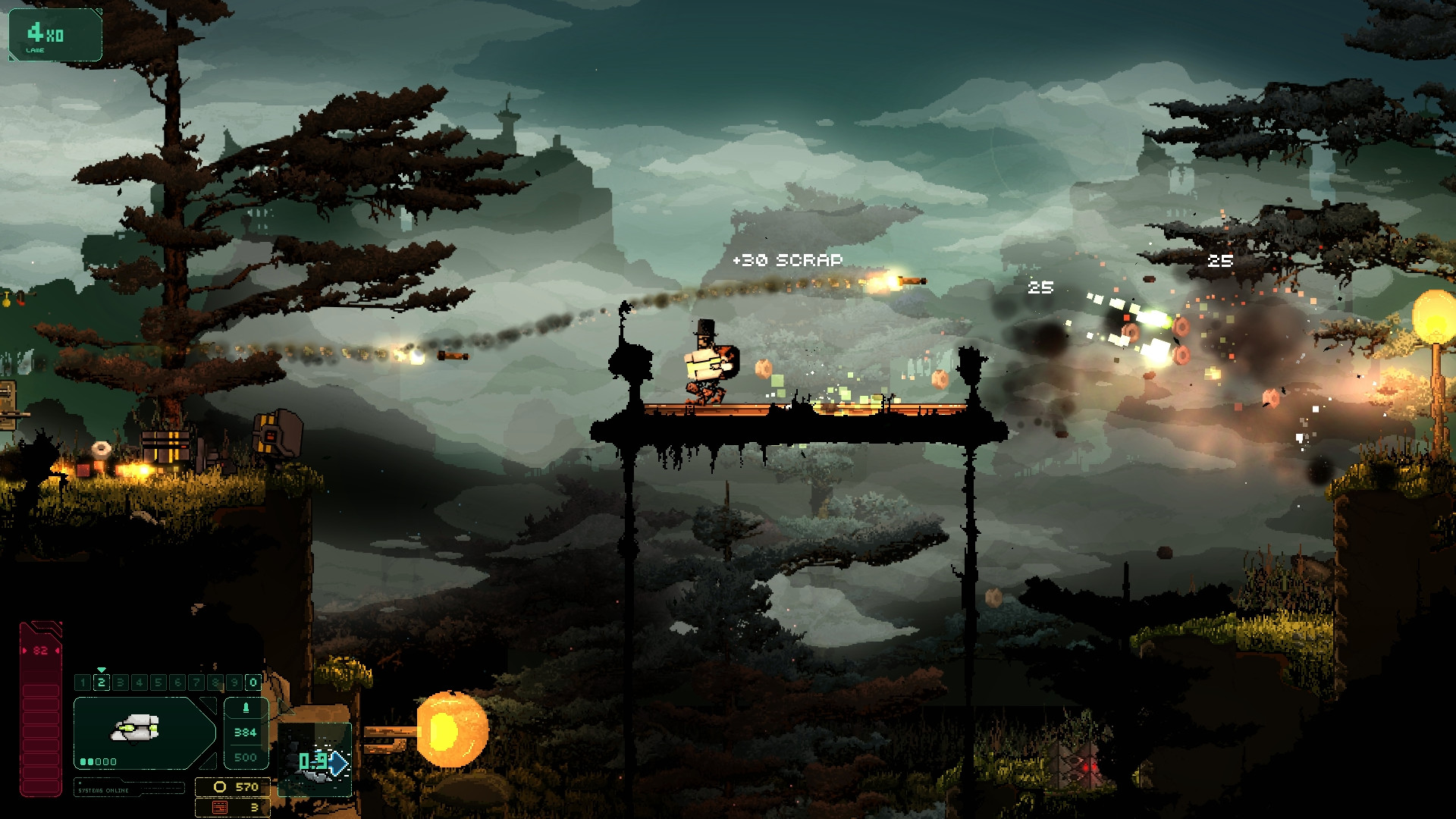Screen dimensions: 1456x819
Task: Select the highlighted weapon slot 2
Action: pyautogui.click(x=102, y=682)
